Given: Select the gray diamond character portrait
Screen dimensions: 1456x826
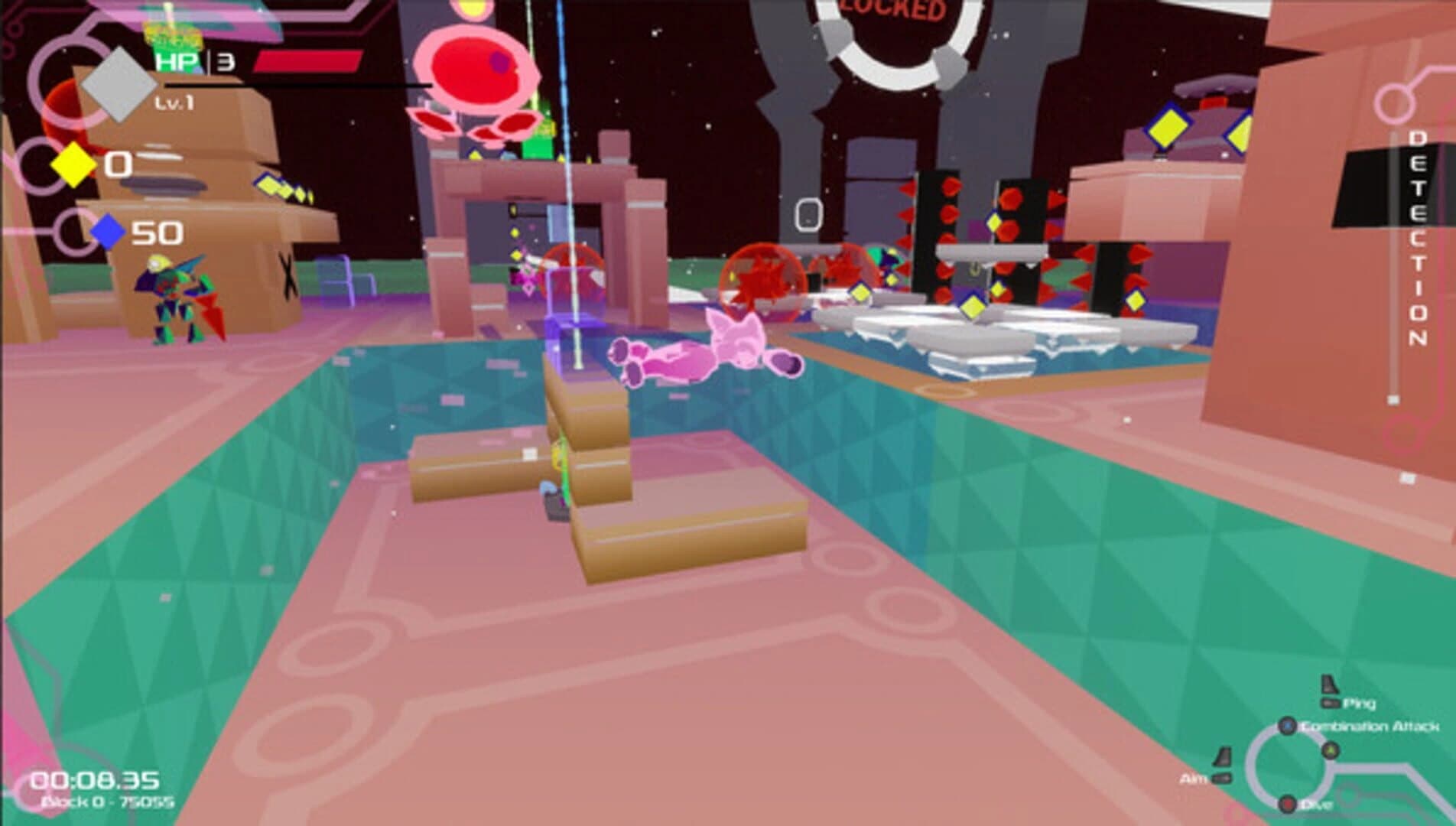Looking at the screenshot, I should (119, 86).
